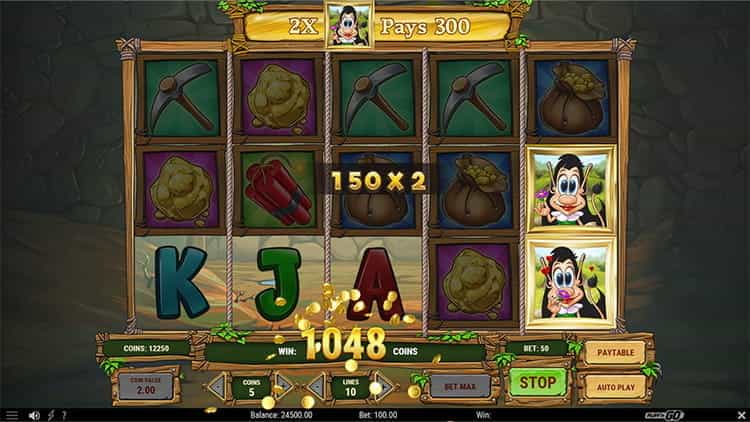
Task: Toggle the sound speaker icon
Action: (34, 415)
